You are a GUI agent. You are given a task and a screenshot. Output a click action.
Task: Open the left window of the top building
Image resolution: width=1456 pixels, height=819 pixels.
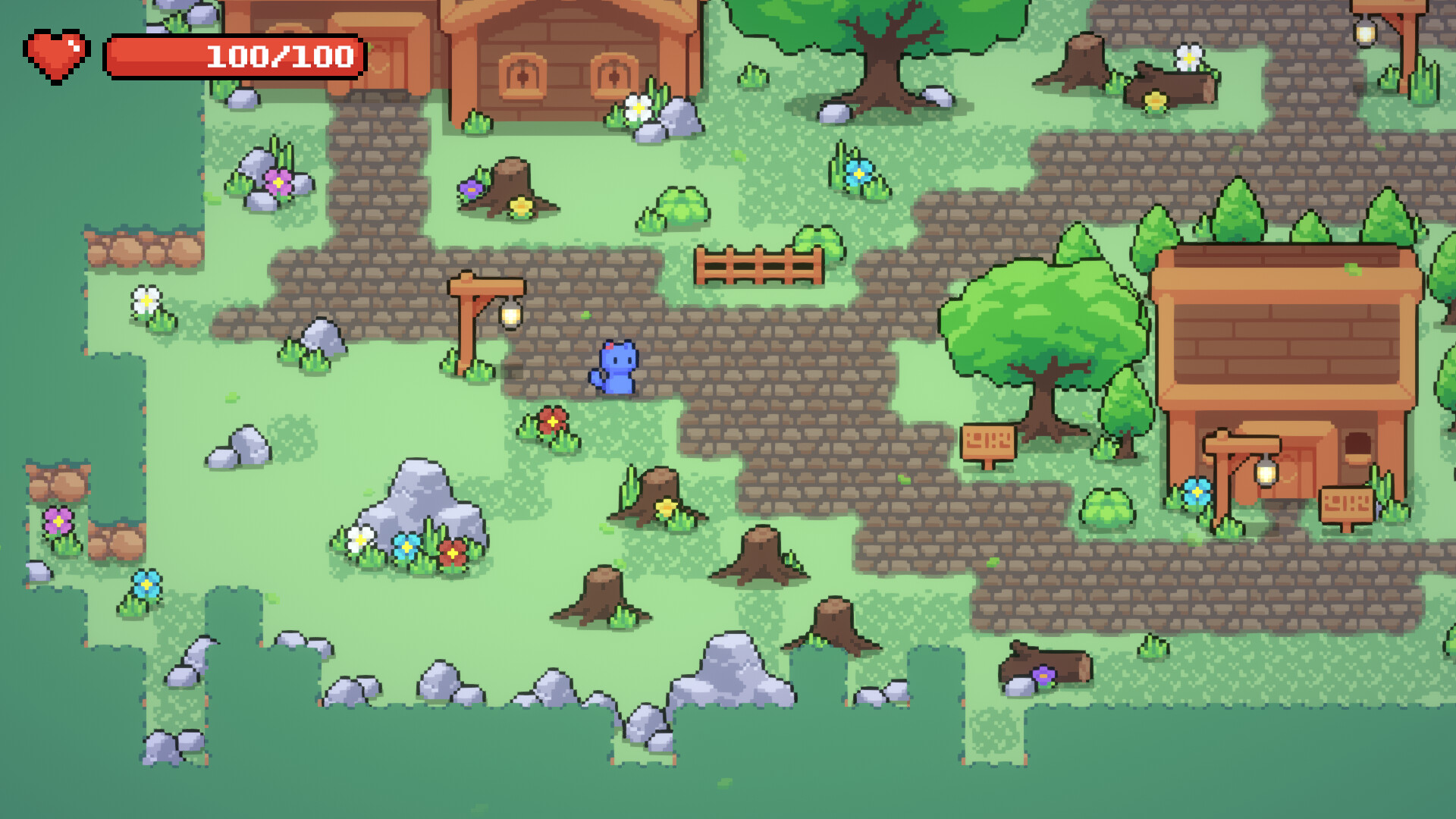click(x=523, y=74)
